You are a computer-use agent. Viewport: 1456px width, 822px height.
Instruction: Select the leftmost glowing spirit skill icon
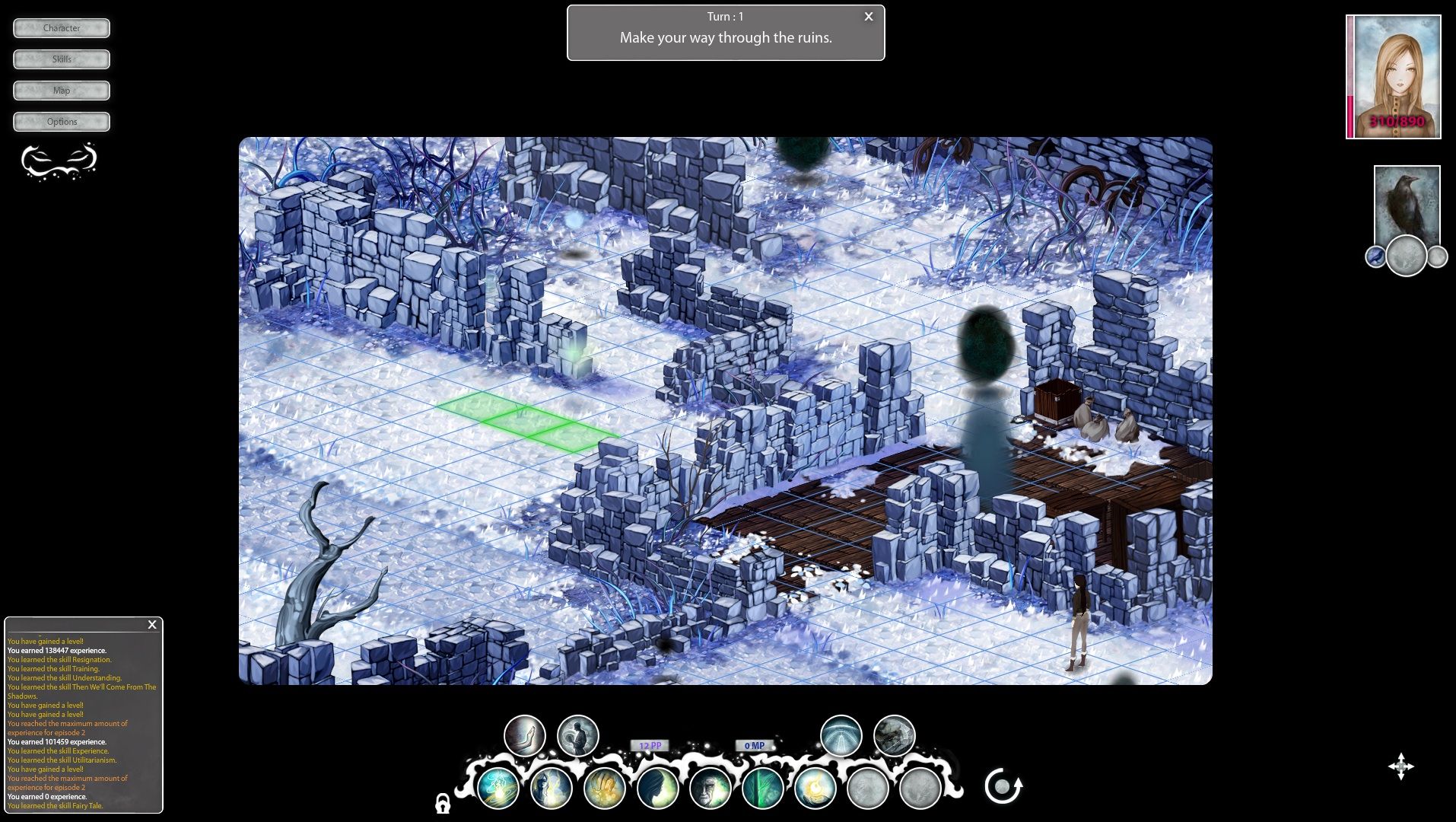coord(500,789)
